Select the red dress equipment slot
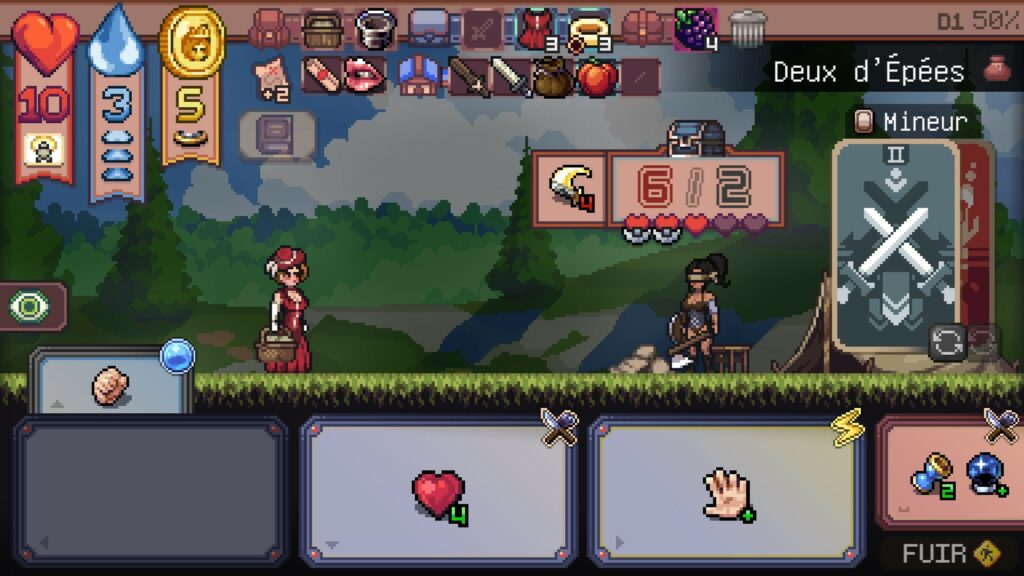Image resolution: width=1024 pixels, height=576 pixels. point(535,28)
